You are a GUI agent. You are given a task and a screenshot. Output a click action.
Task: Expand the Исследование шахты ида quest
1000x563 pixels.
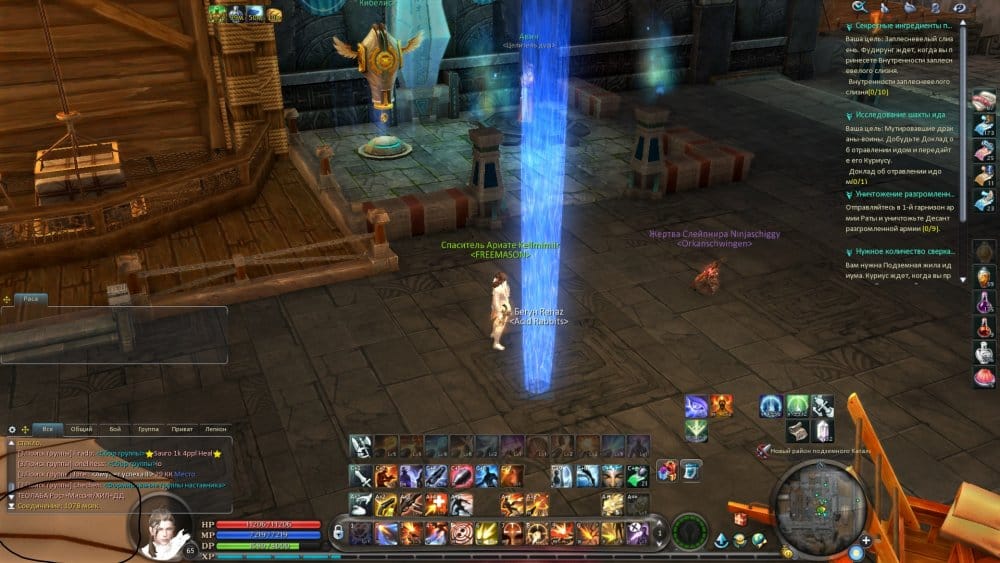pyautogui.click(x=895, y=115)
